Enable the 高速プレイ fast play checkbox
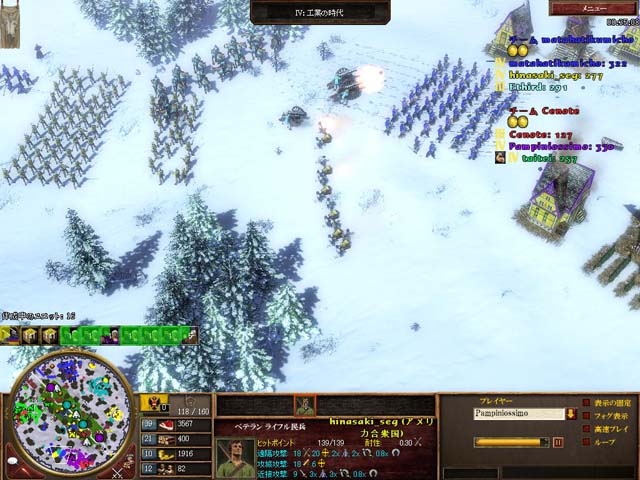Viewport: 640px width, 480px height. tap(585, 429)
